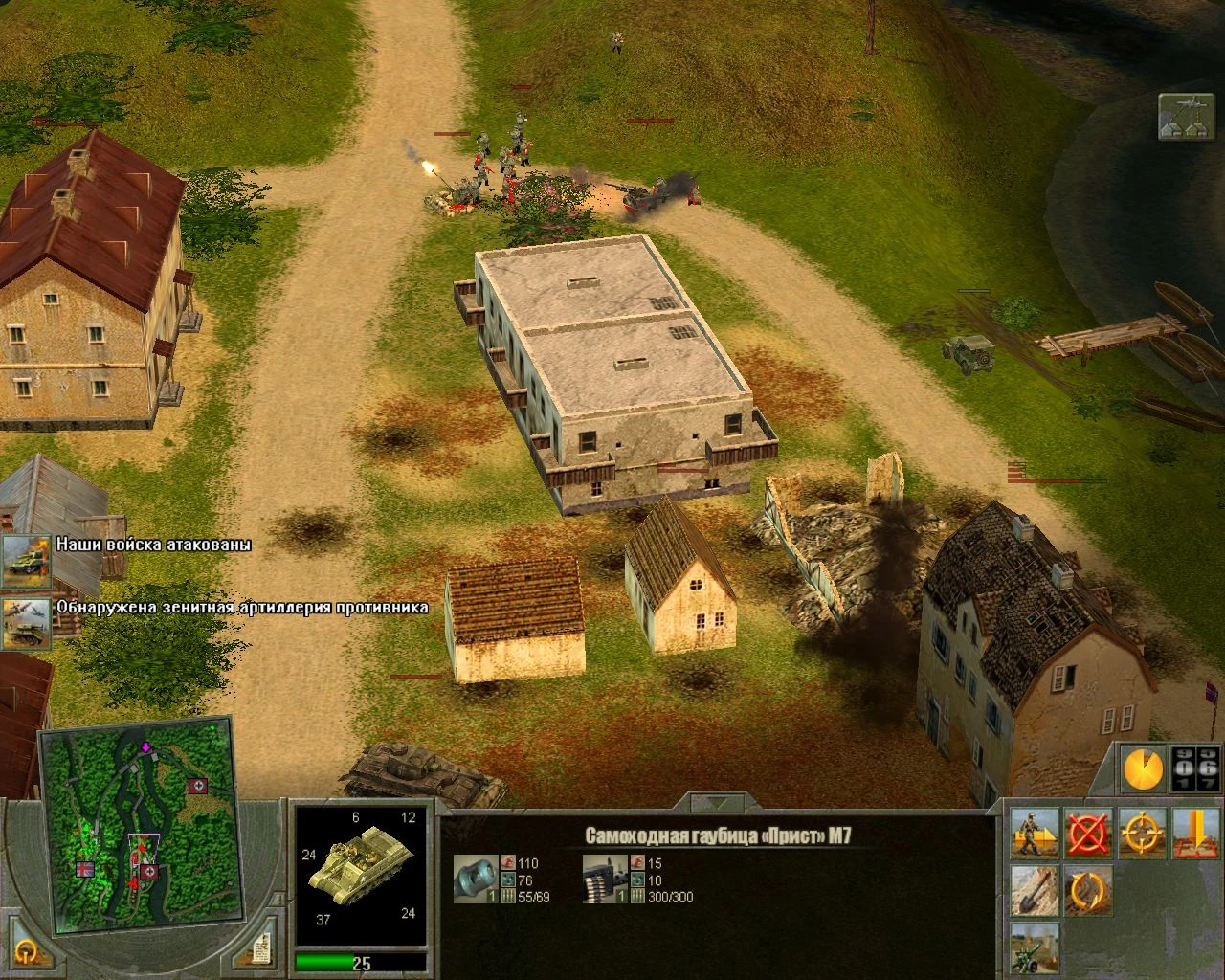Open the minimap overlay selector at top right
The width and height of the screenshot is (1225, 980).
[1187, 115]
